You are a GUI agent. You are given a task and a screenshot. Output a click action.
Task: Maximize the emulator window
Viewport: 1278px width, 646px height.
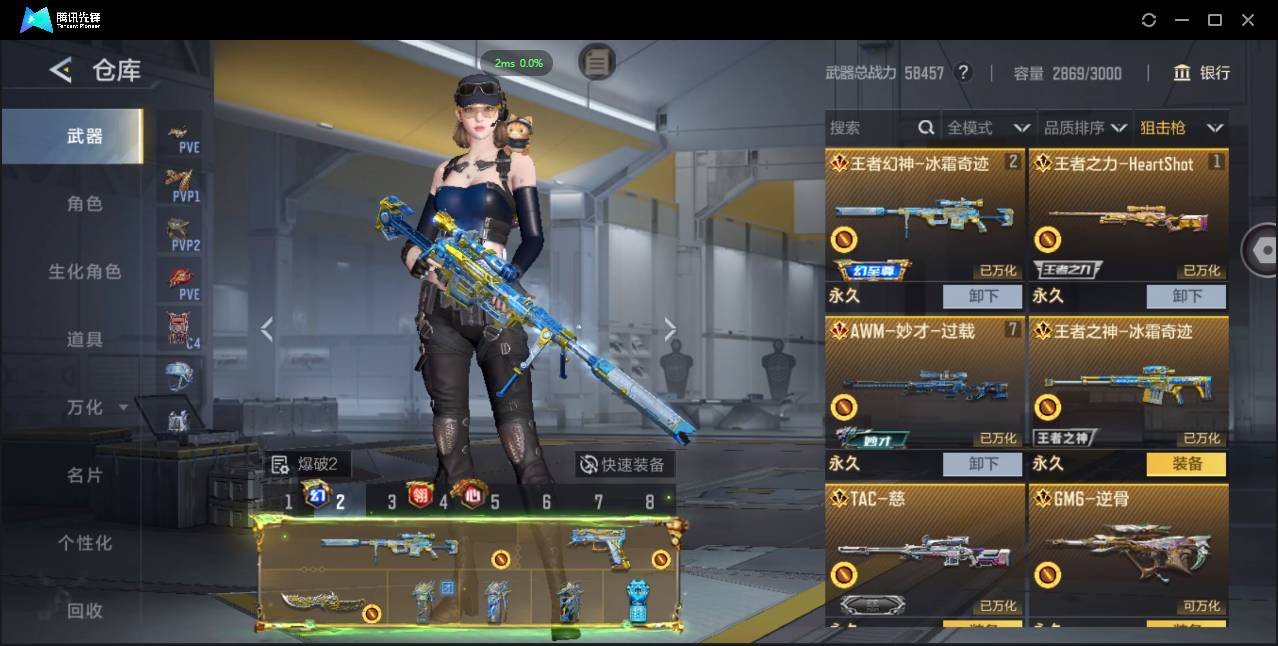point(1215,20)
